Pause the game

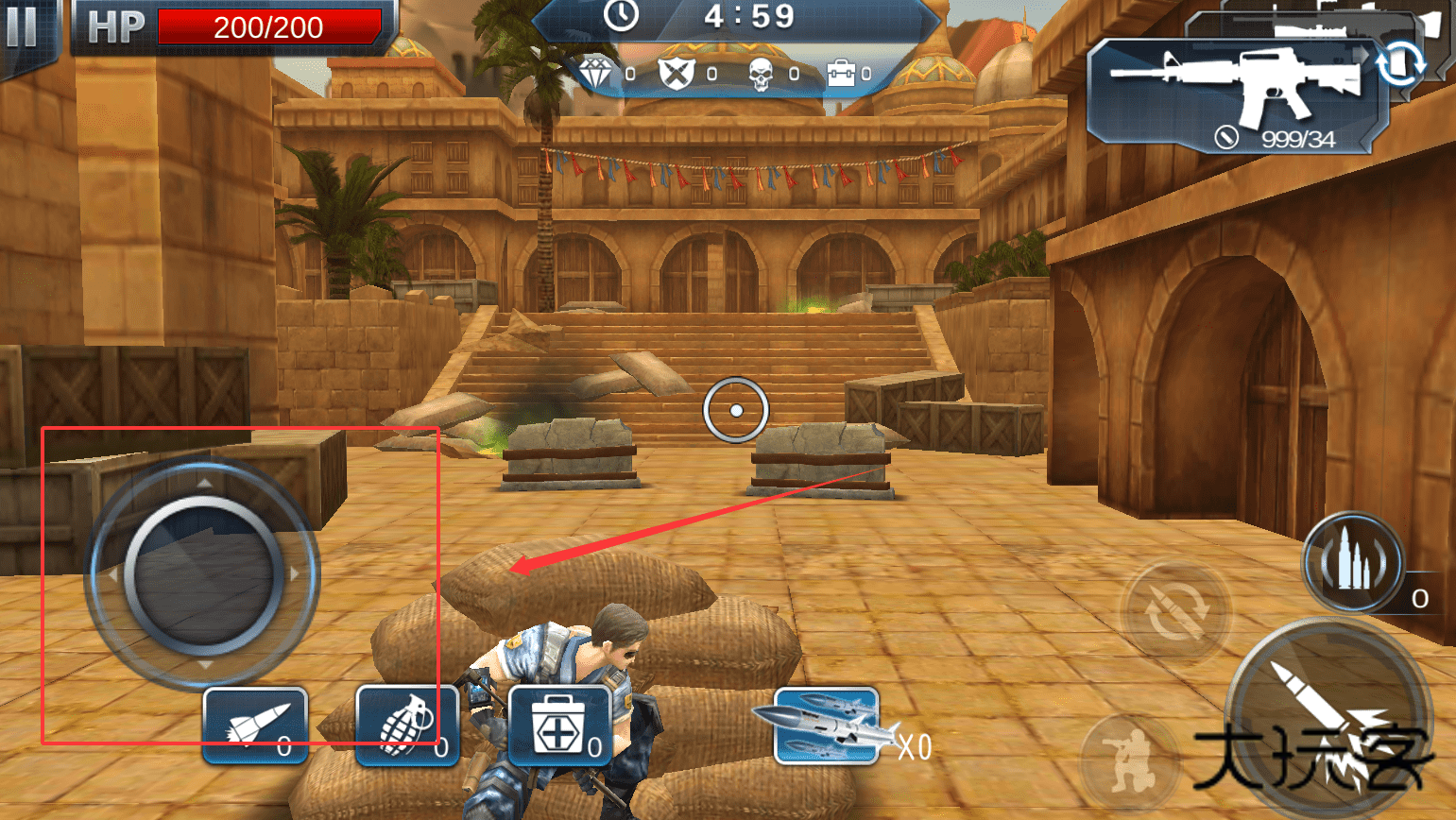[21, 27]
